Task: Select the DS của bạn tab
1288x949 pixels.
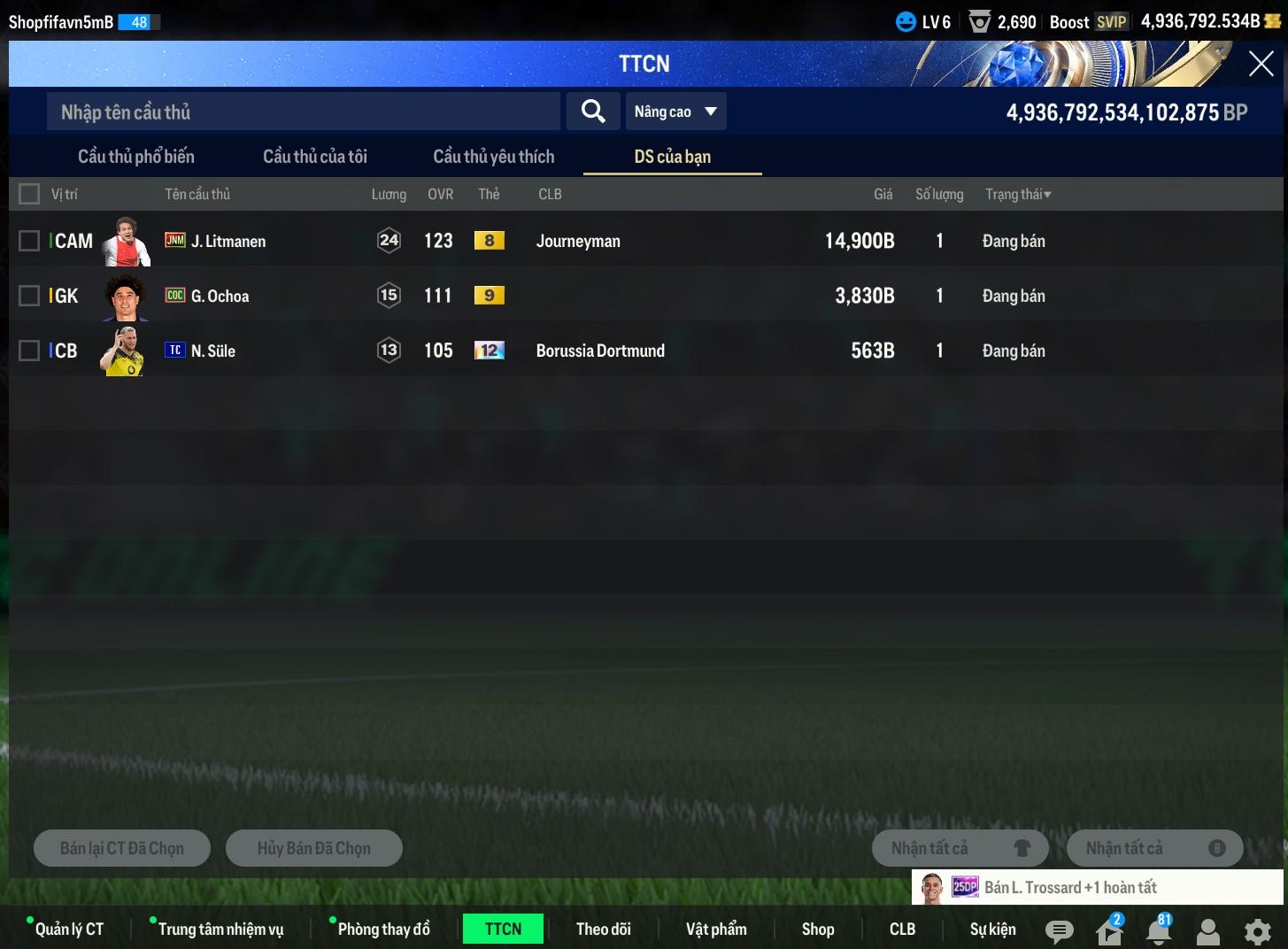Action: [673, 157]
